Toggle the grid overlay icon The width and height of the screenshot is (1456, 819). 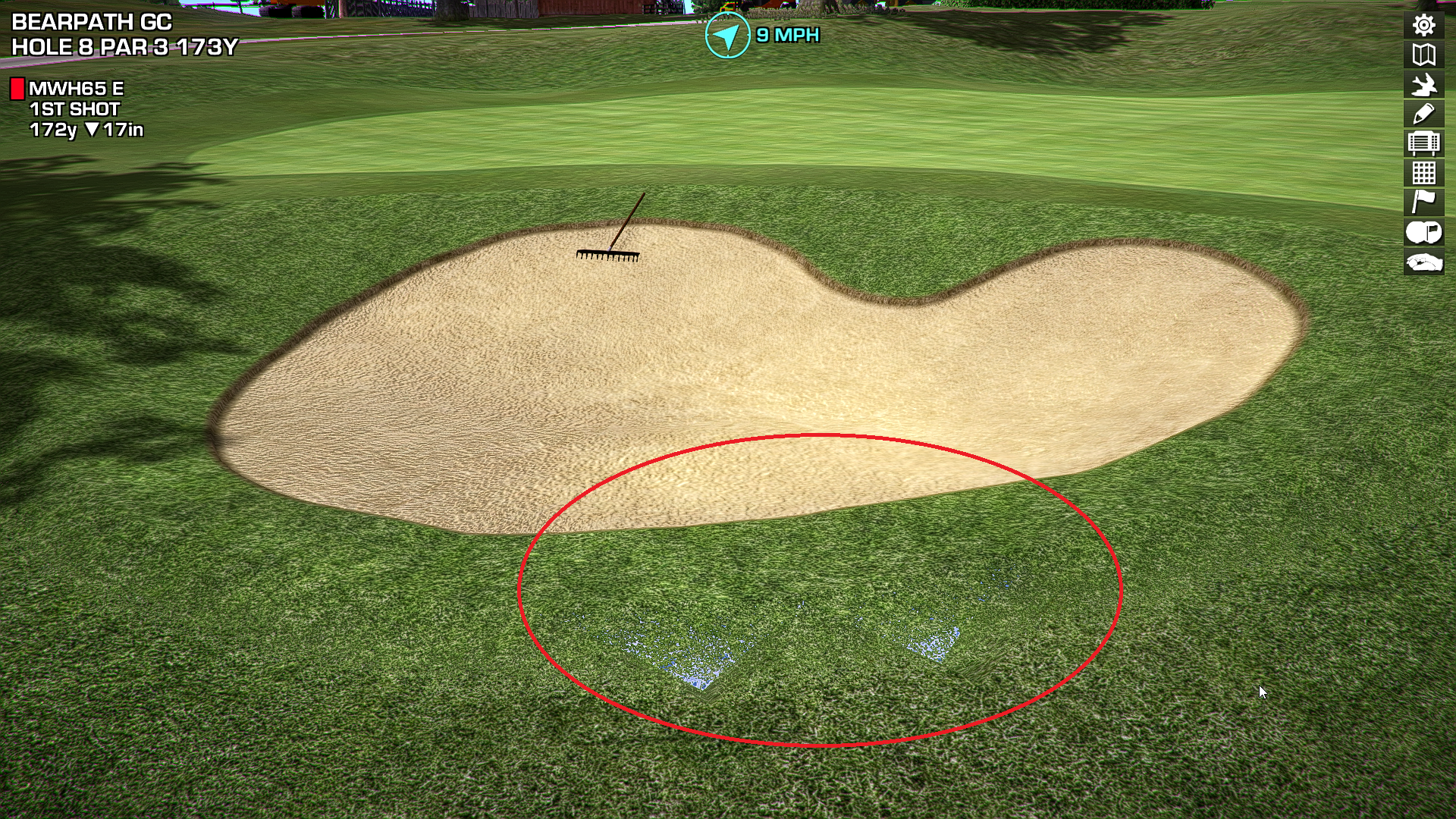click(x=1423, y=173)
